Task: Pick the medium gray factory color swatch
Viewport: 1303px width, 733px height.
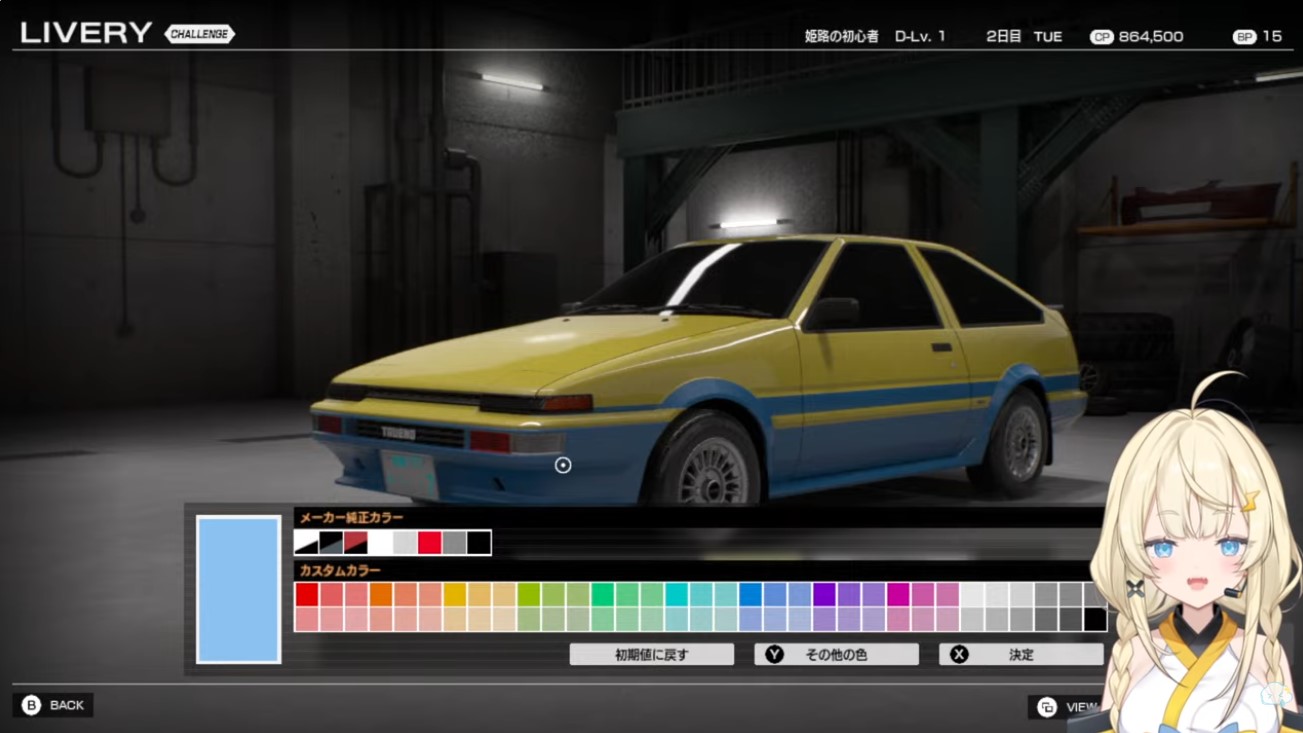Action: pos(455,543)
